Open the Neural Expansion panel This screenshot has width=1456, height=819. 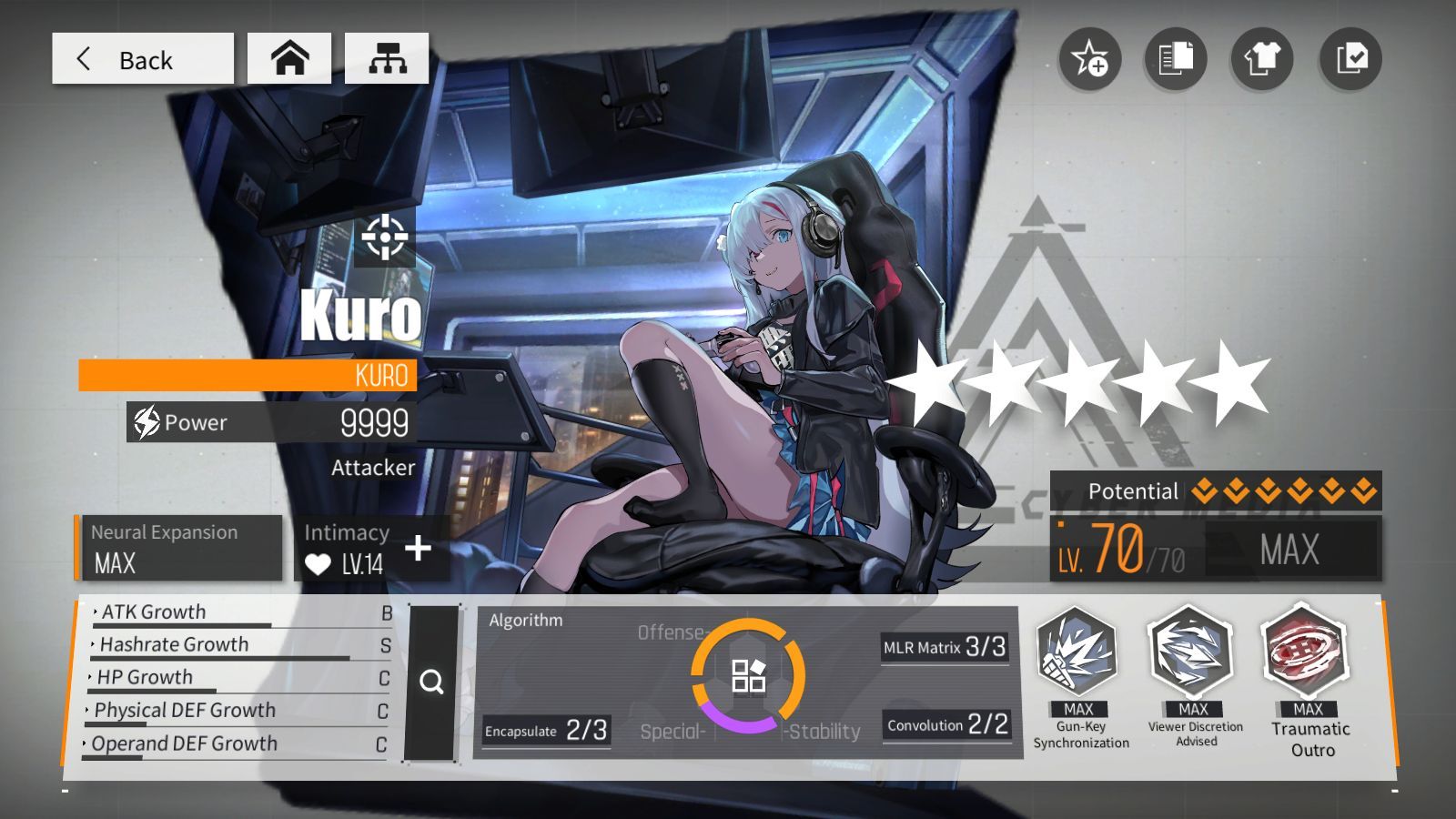pos(178,548)
